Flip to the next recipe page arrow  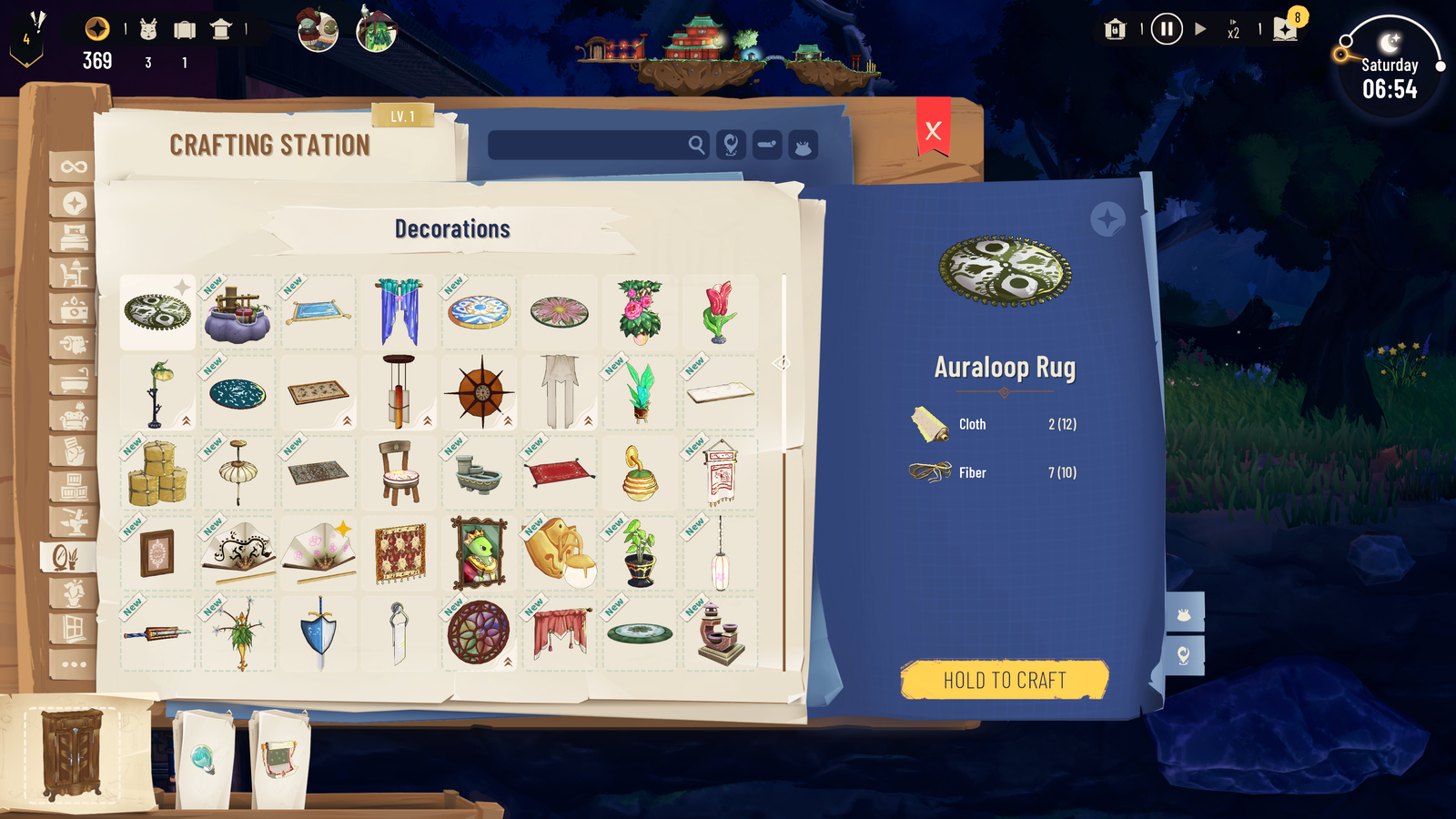click(778, 363)
